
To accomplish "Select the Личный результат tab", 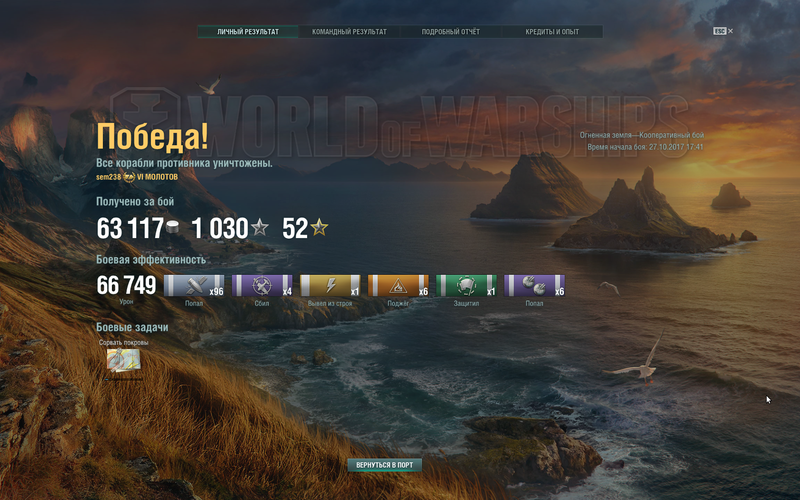I will point(248,32).
